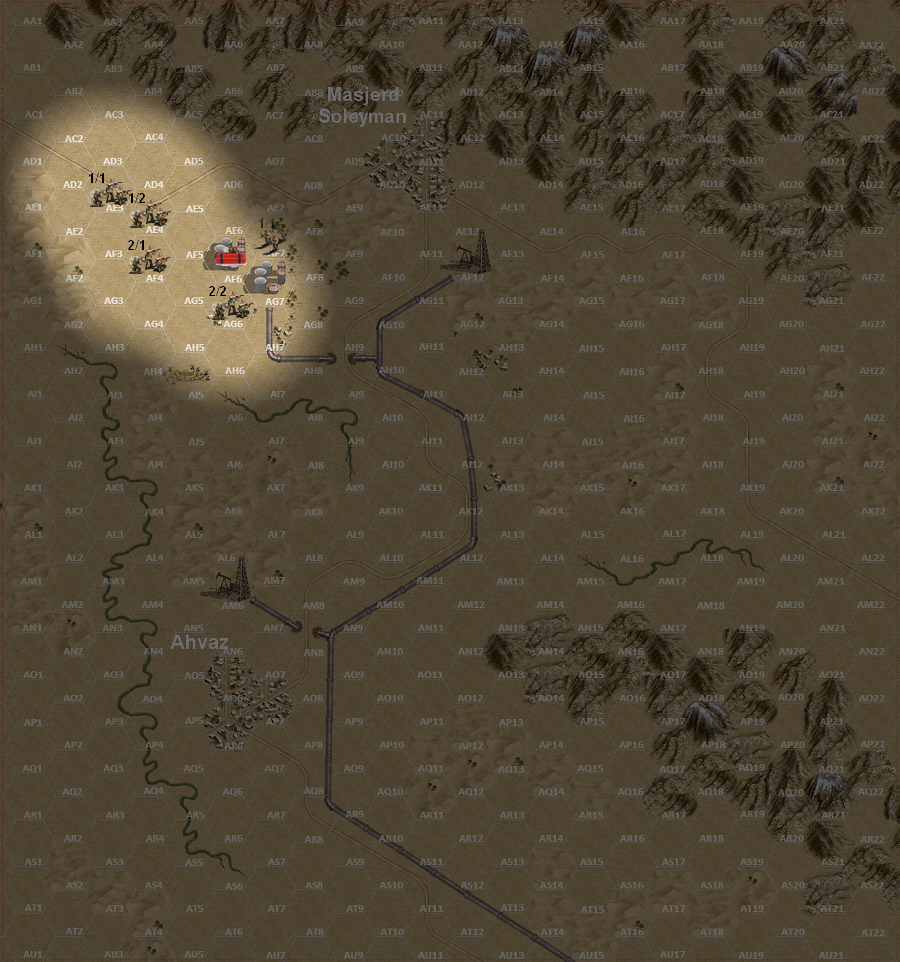
Task: Select the 1/1 infantry squad near AD2
Action: tap(107, 193)
